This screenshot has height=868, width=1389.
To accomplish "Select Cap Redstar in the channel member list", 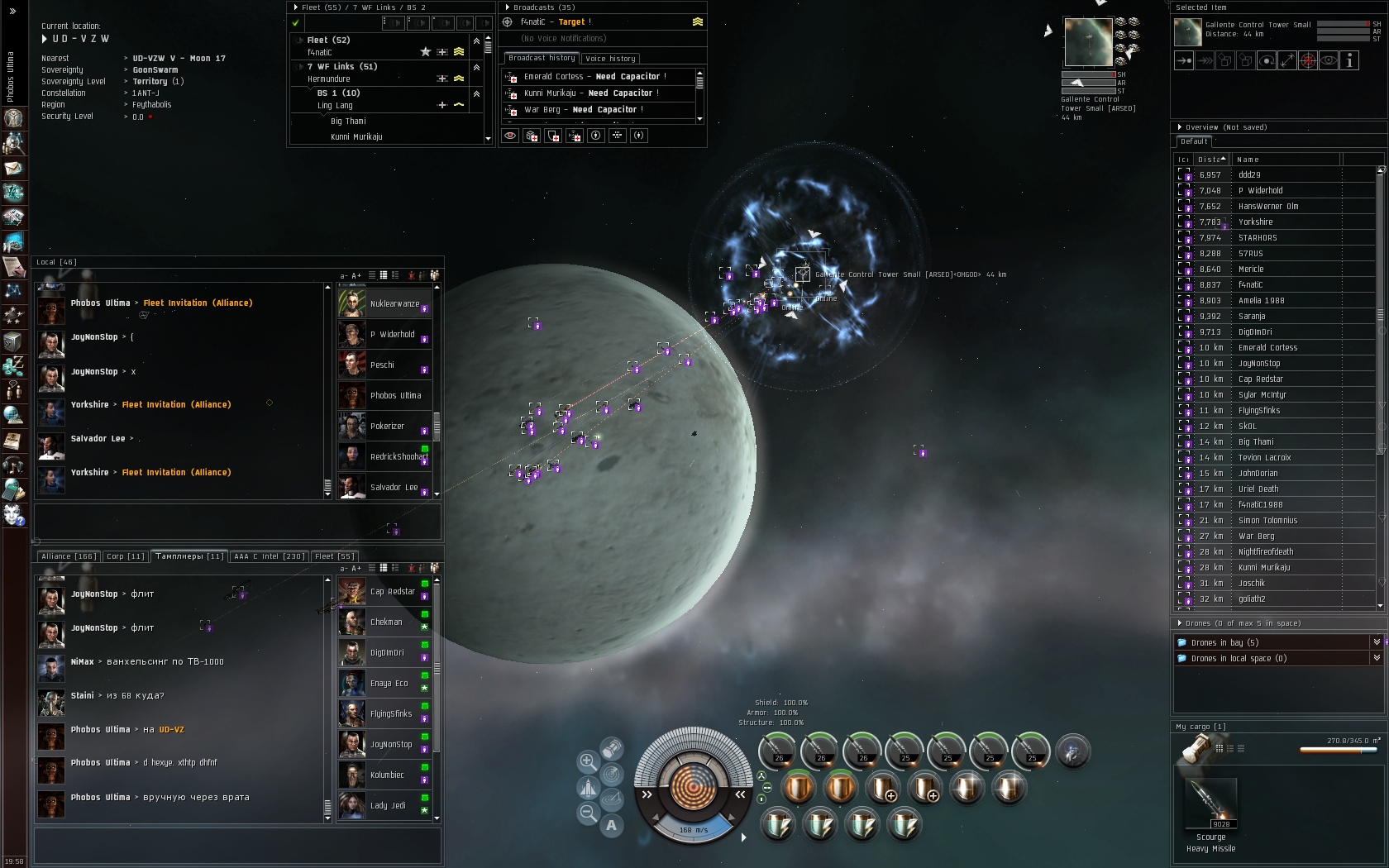I will click(392, 591).
